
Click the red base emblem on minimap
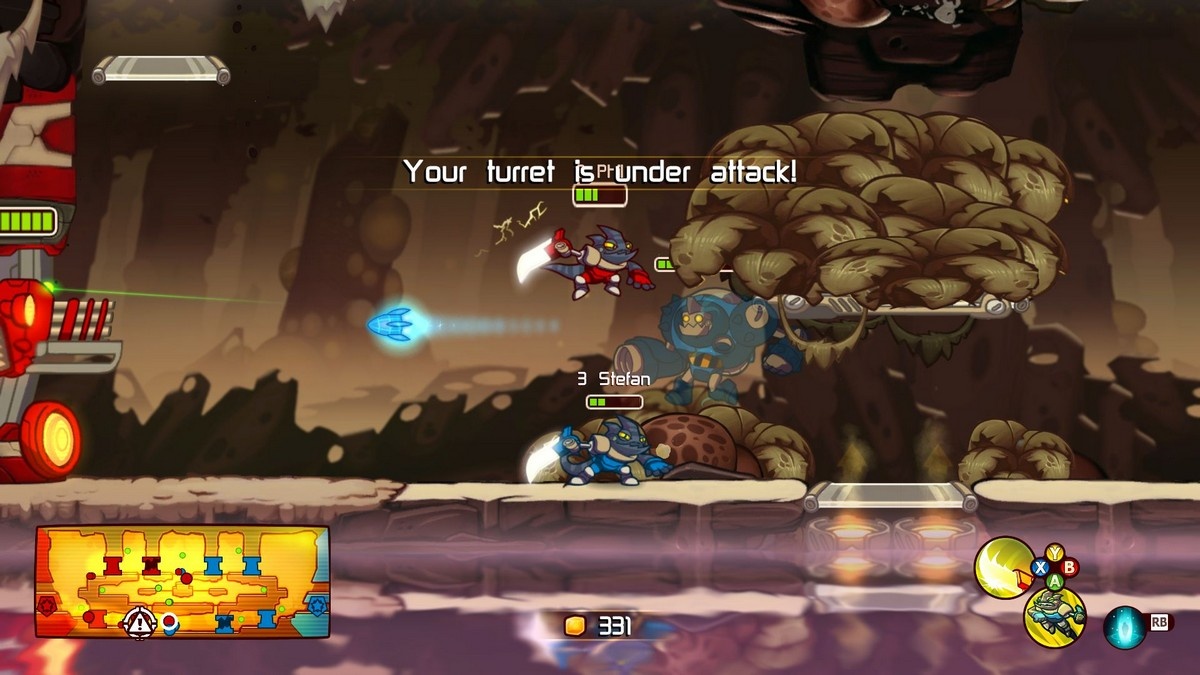(x=47, y=606)
